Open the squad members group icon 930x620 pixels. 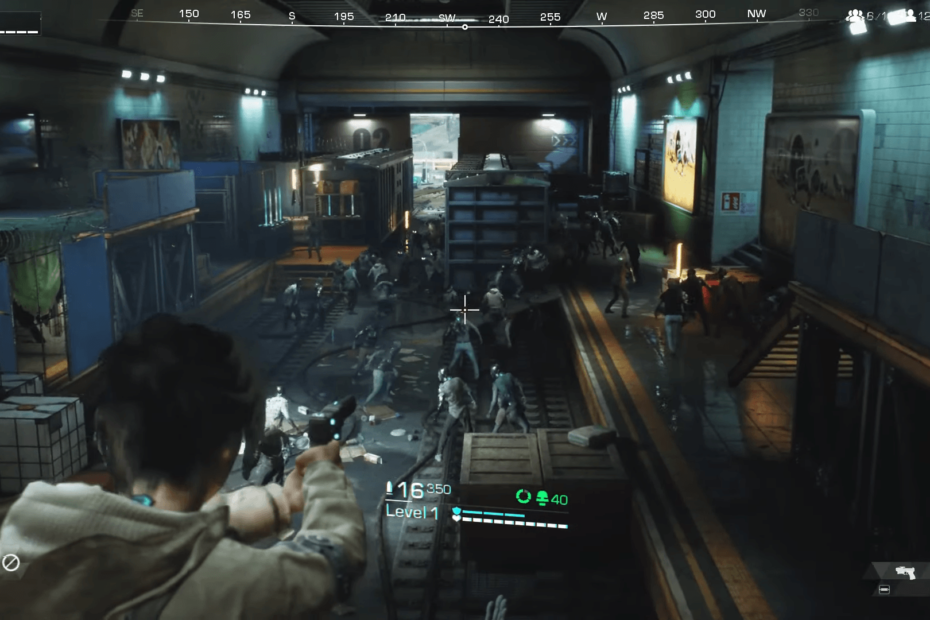pyautogui.click(x=855, y=16)
